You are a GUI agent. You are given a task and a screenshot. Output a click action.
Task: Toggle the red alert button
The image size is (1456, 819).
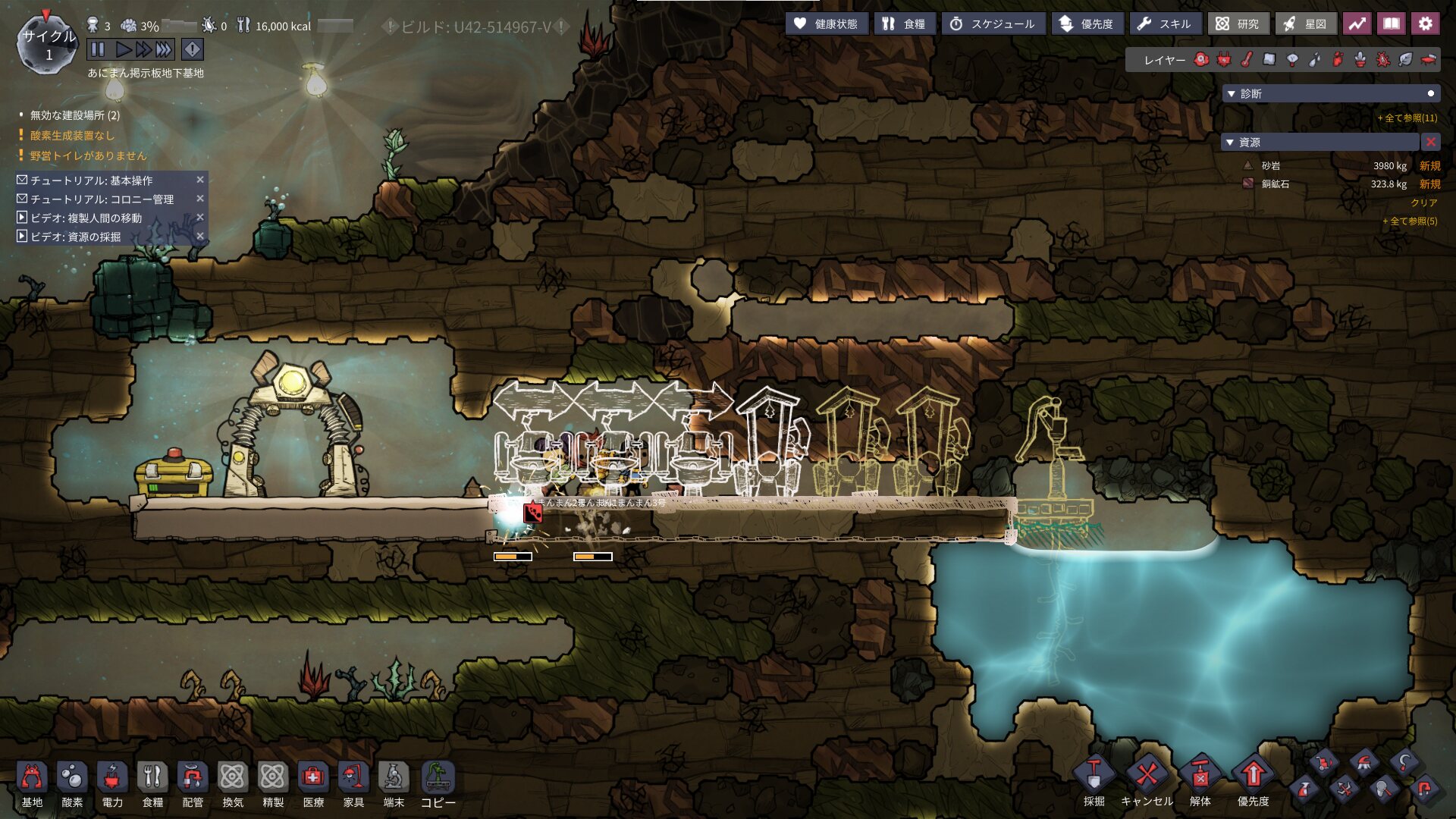[x=193, y=50]
